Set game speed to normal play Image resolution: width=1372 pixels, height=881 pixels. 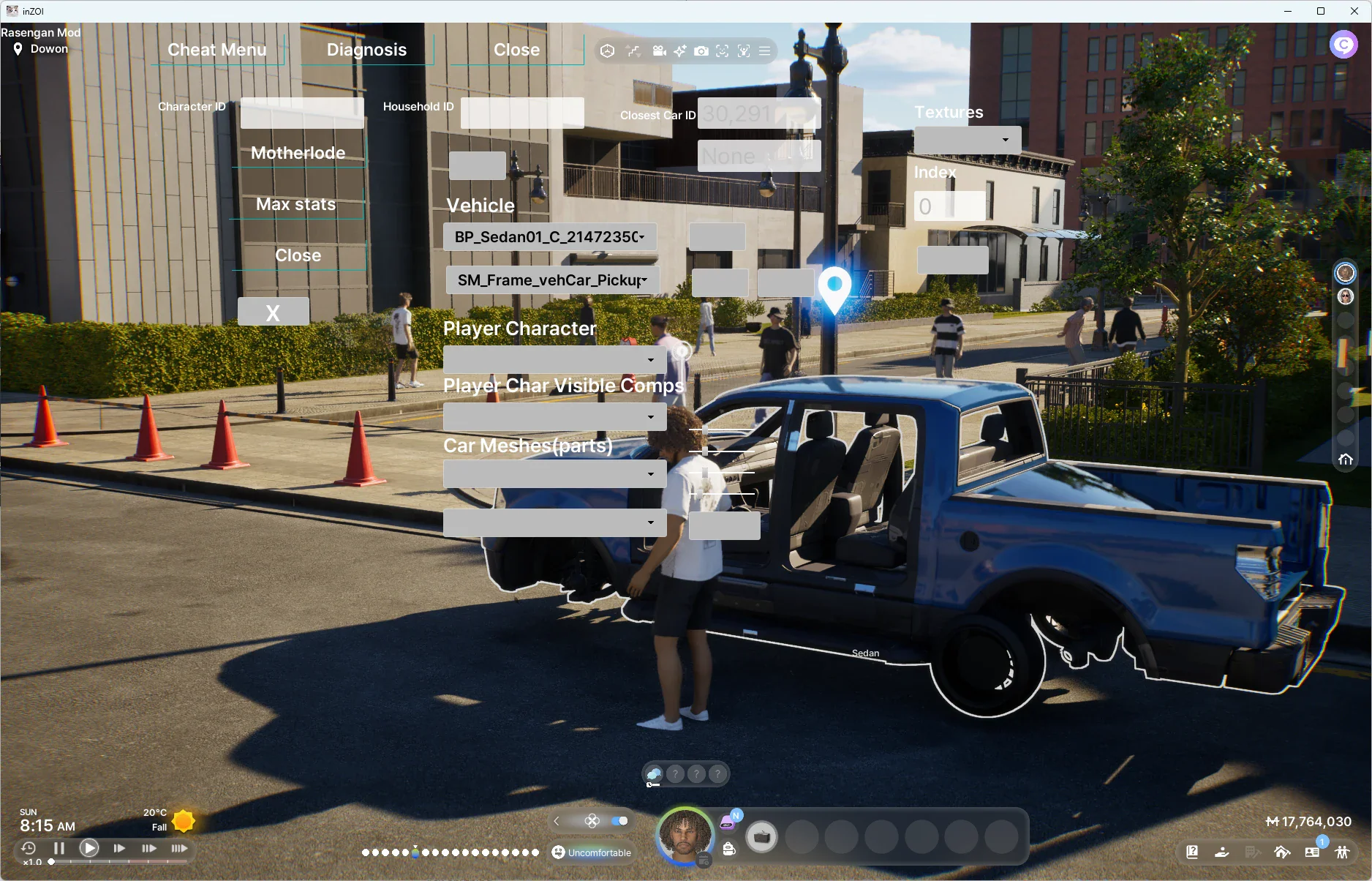(89, 848)
